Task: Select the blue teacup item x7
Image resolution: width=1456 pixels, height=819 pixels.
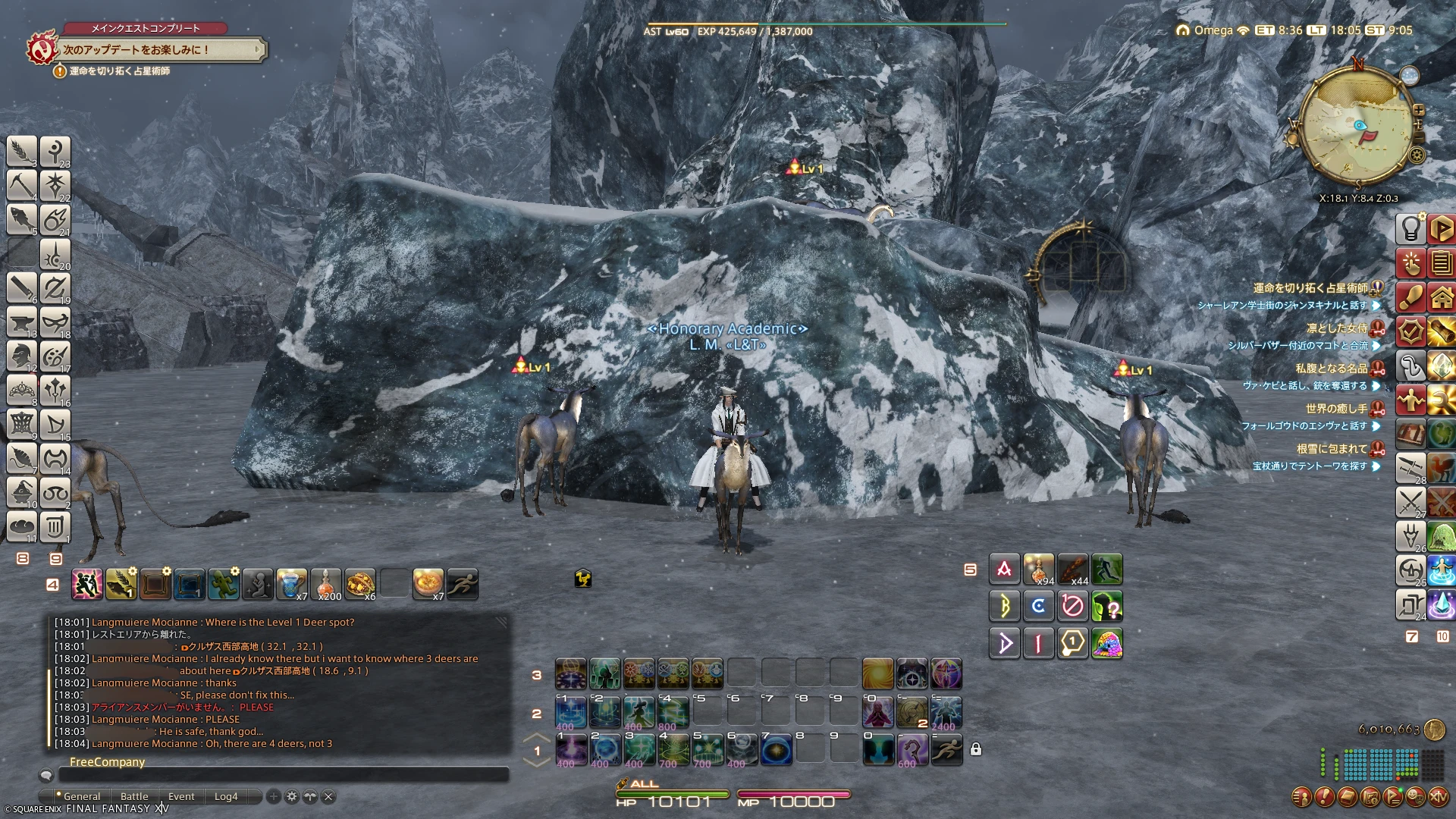Action: pyautogui.click(x=291, y=584)
